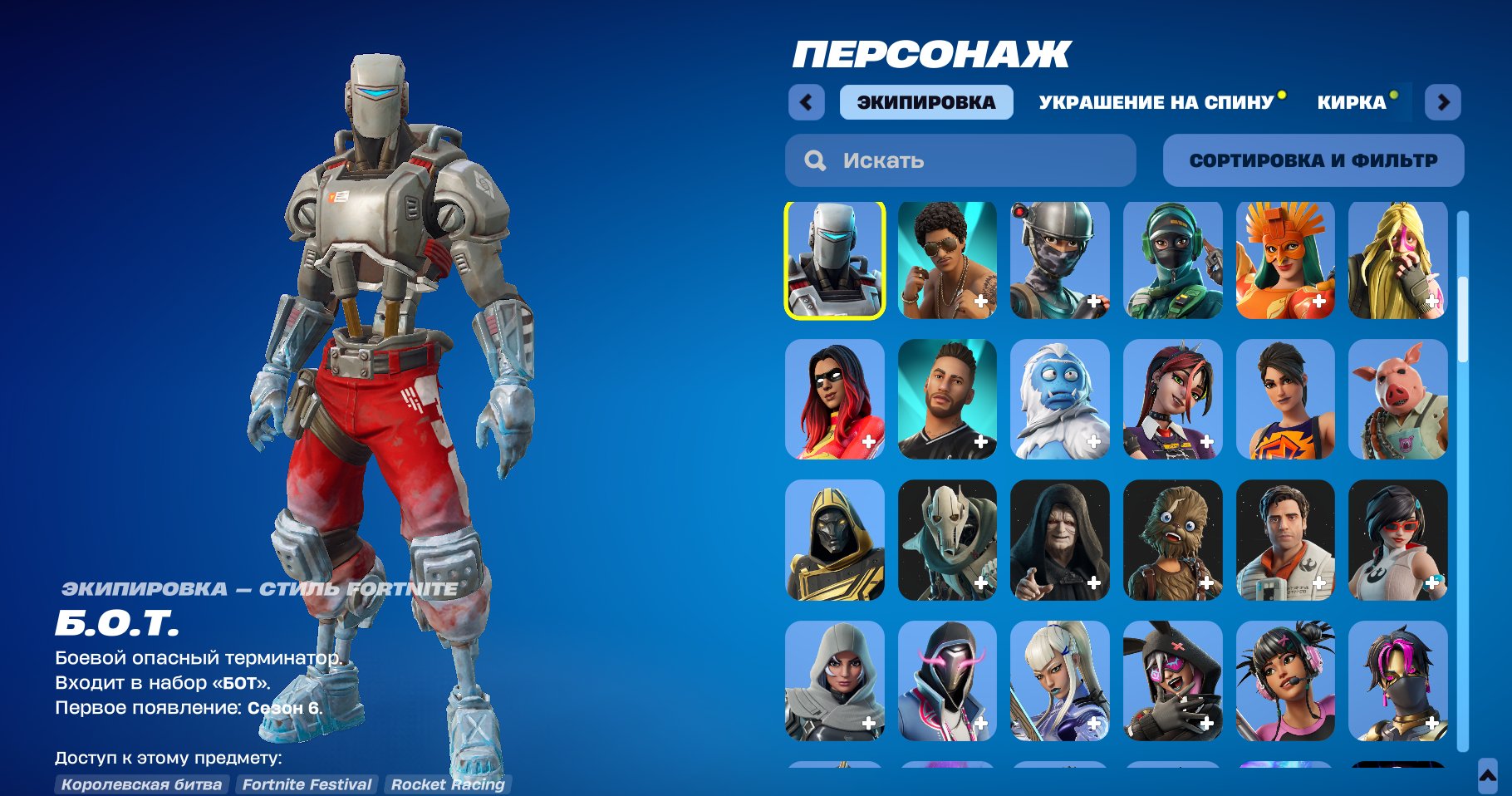
Task: Select the Б.О.Т. character icon
Action: click(x=834, y=260)
